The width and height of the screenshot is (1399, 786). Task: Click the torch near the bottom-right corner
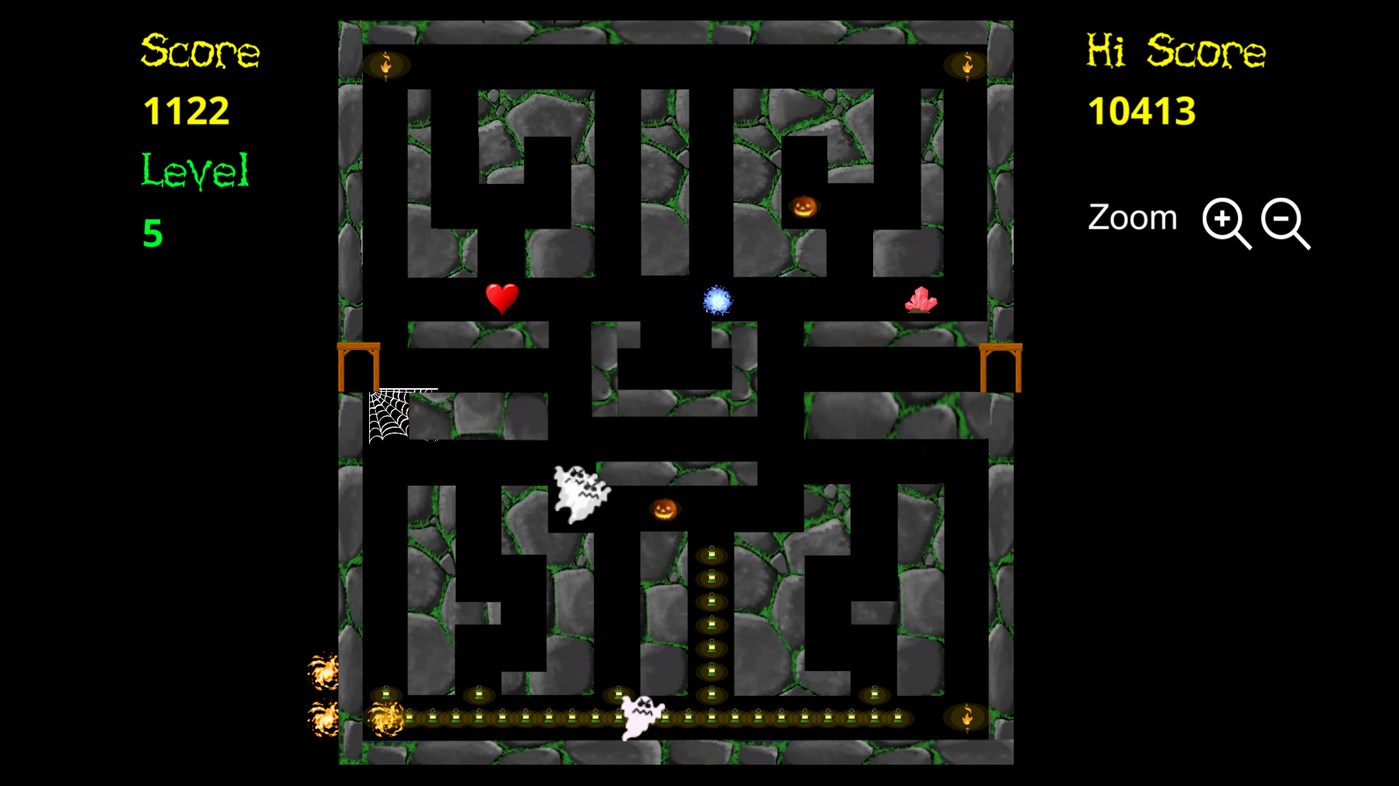[966, 716]
